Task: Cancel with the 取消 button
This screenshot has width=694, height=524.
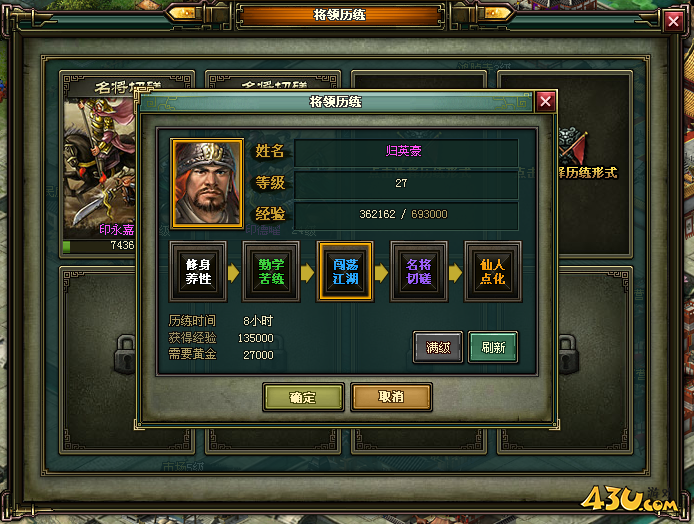Action: pos(391,397)
